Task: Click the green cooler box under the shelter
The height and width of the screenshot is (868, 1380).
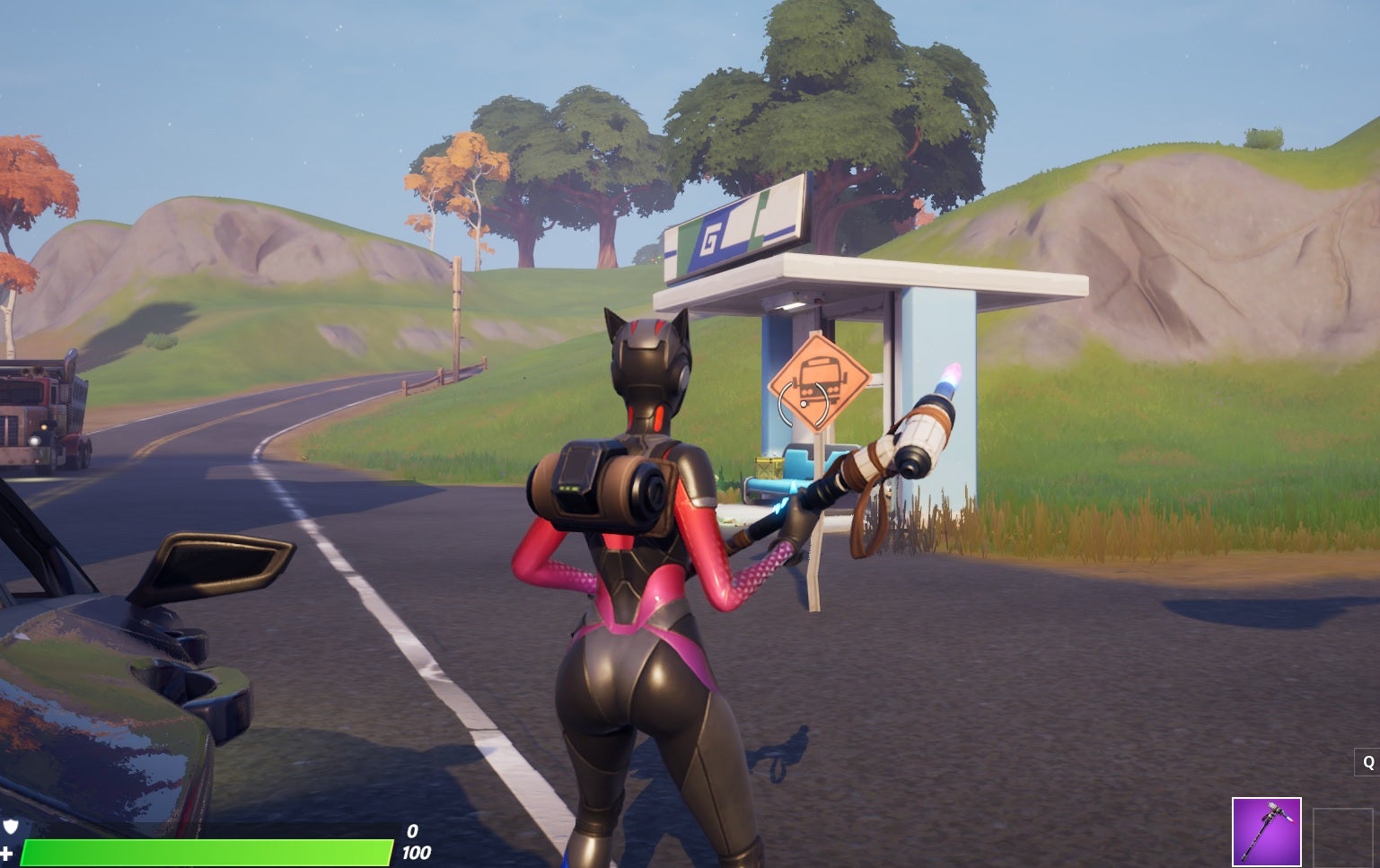Action: tap(769, 466)
